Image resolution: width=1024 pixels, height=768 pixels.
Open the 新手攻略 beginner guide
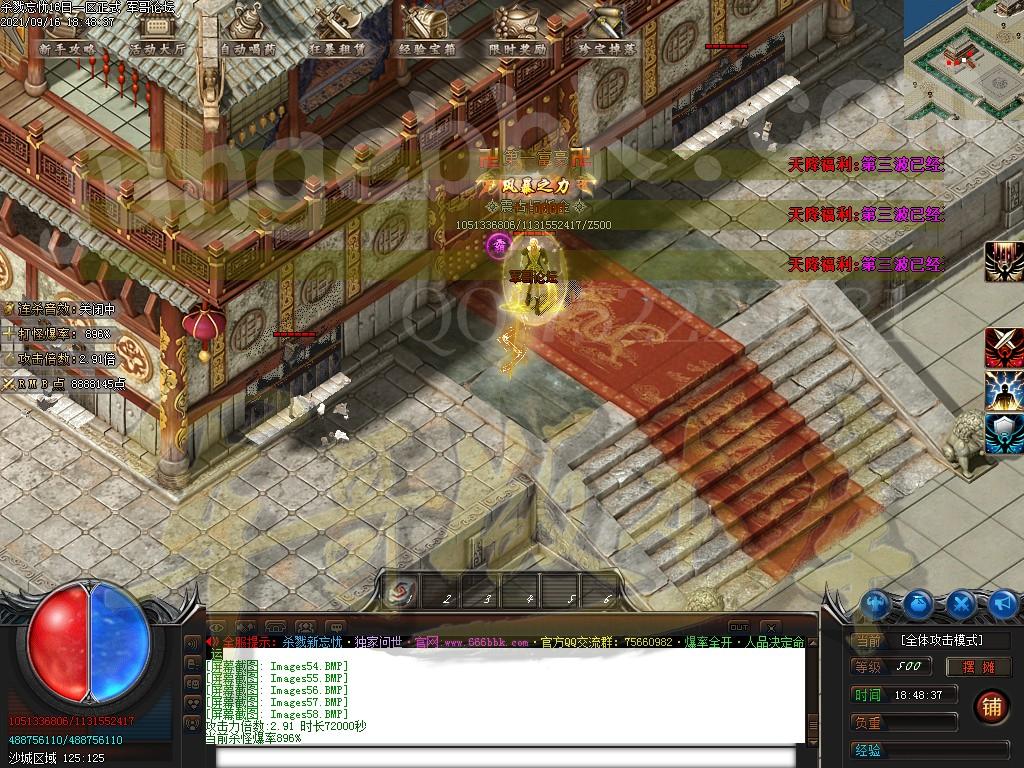tap(68, 47)
